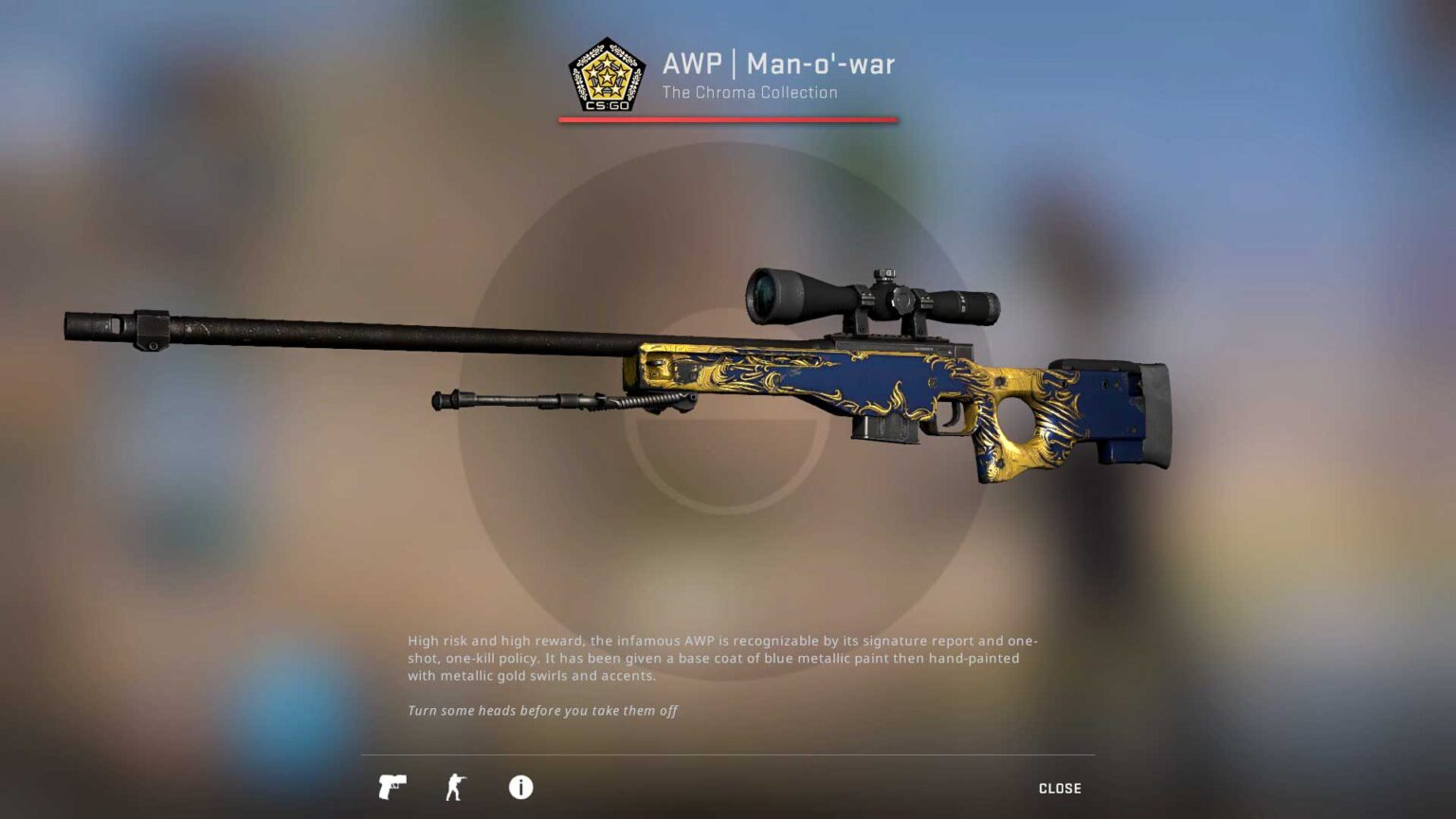Select the pentagon star emblem above the title
The height and width of the screenshot is (819, 1456).
pyautogui.click(x=608, y=74)
